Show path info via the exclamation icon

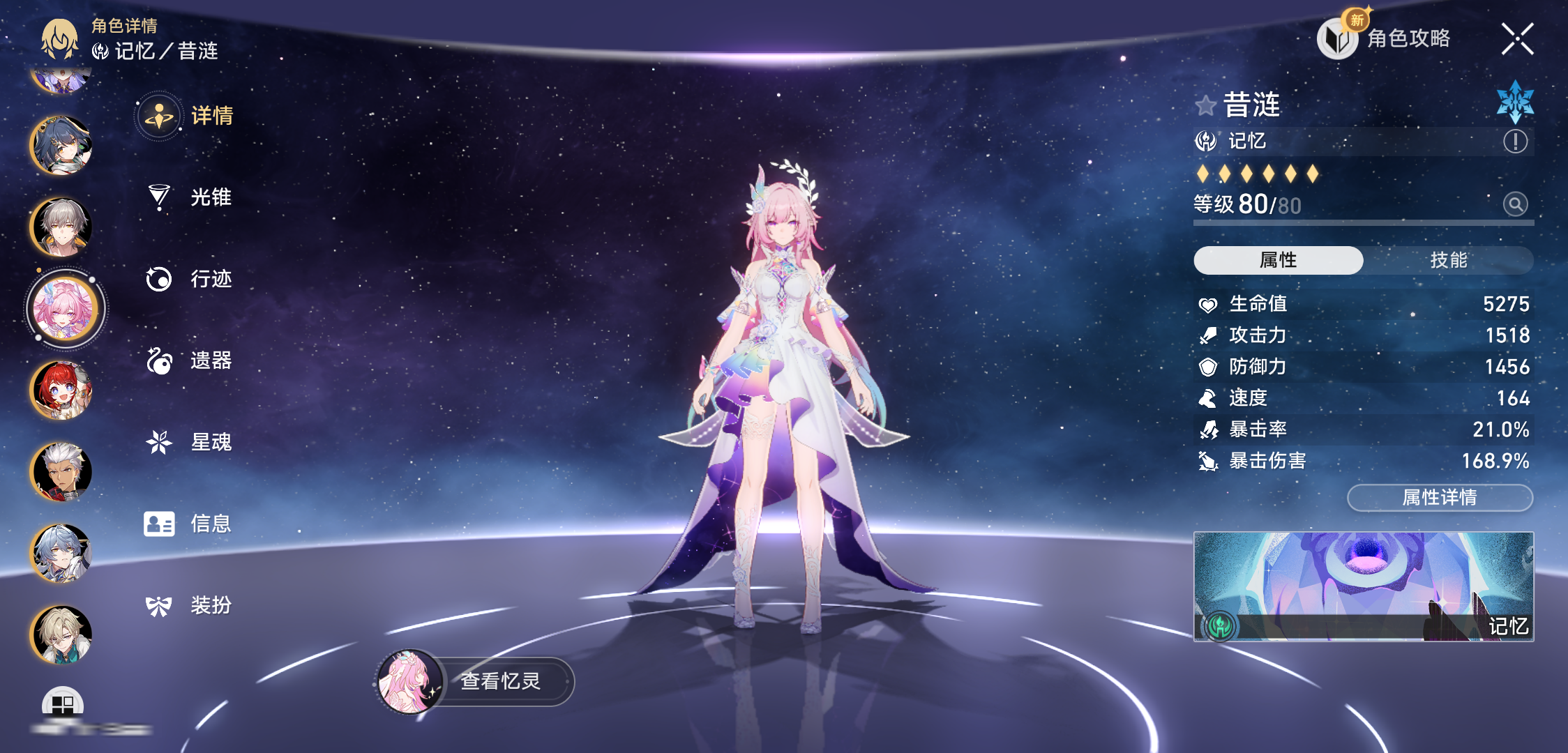point(1515,142)
